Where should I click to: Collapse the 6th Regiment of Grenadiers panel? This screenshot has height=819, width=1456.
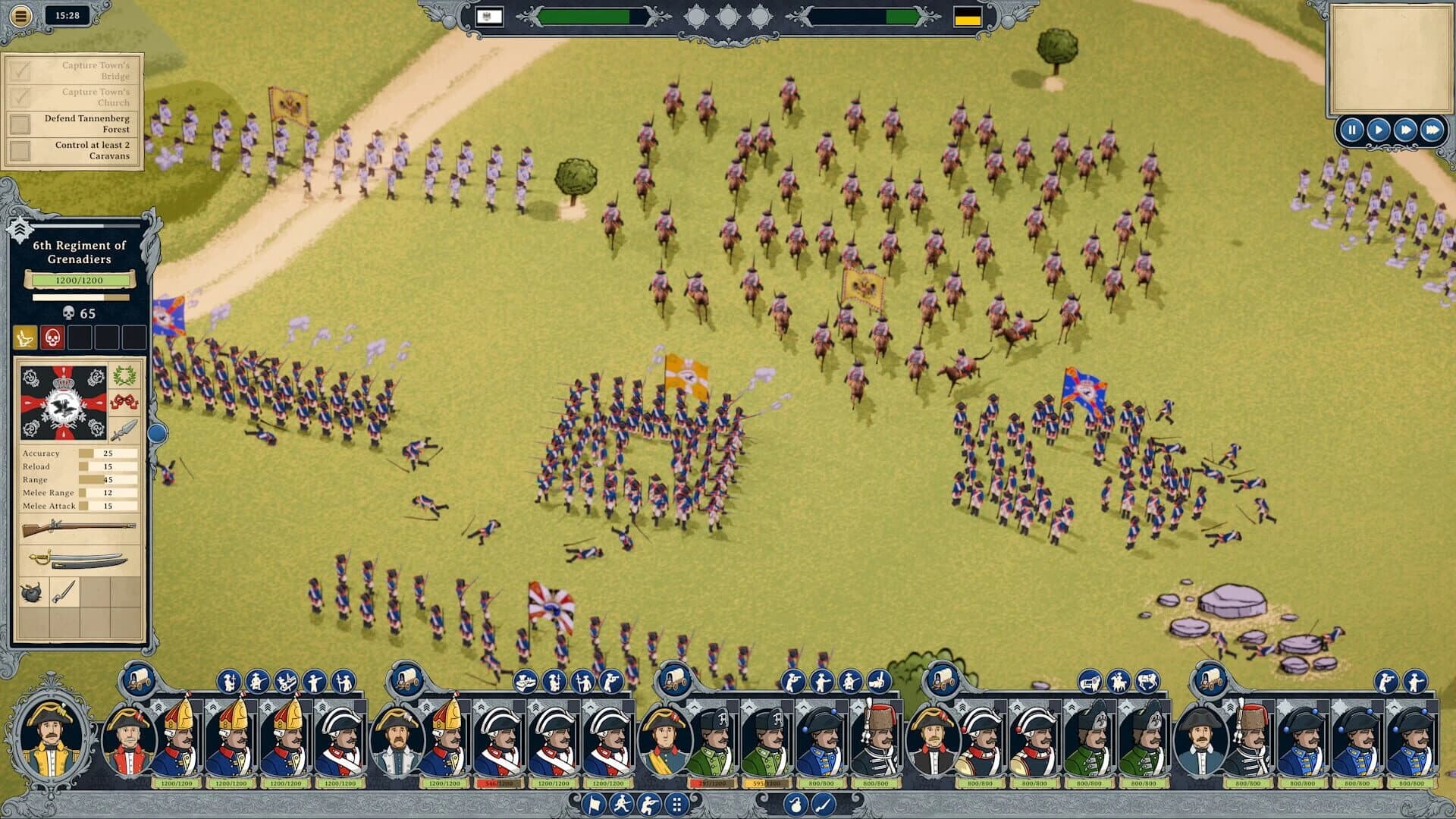(20, 227)
